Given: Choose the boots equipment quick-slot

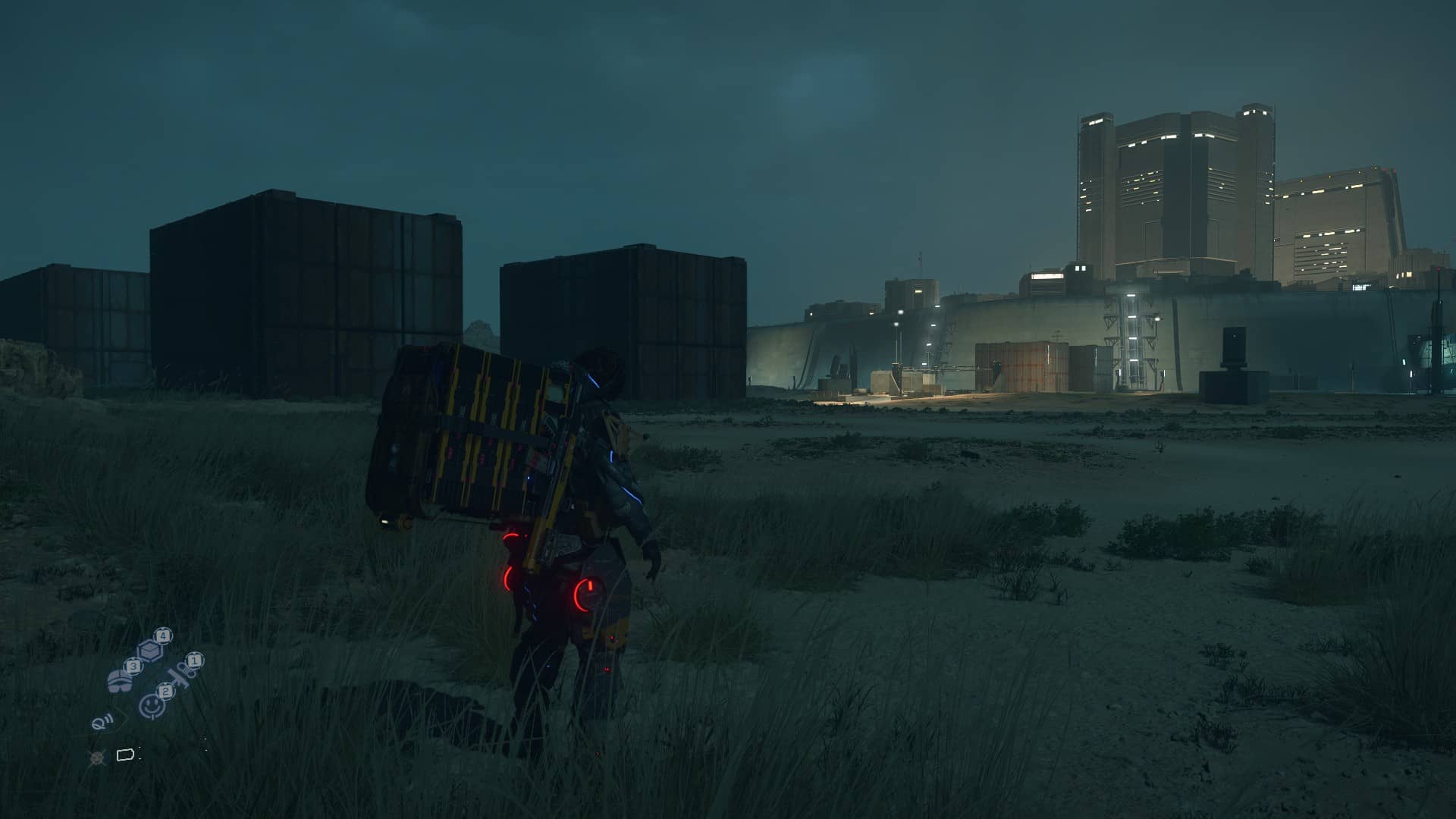Looking at the screenshot, I should tap(121, 679).
